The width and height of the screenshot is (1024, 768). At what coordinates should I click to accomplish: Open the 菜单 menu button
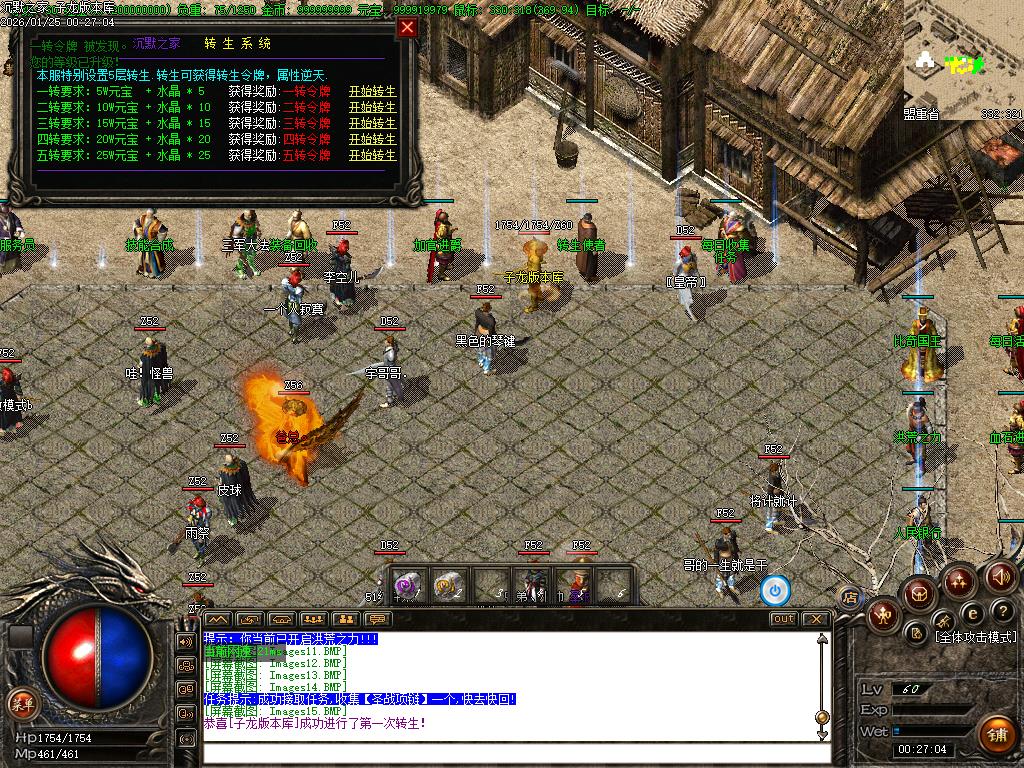pyautogui.click(x=20, y=702)
